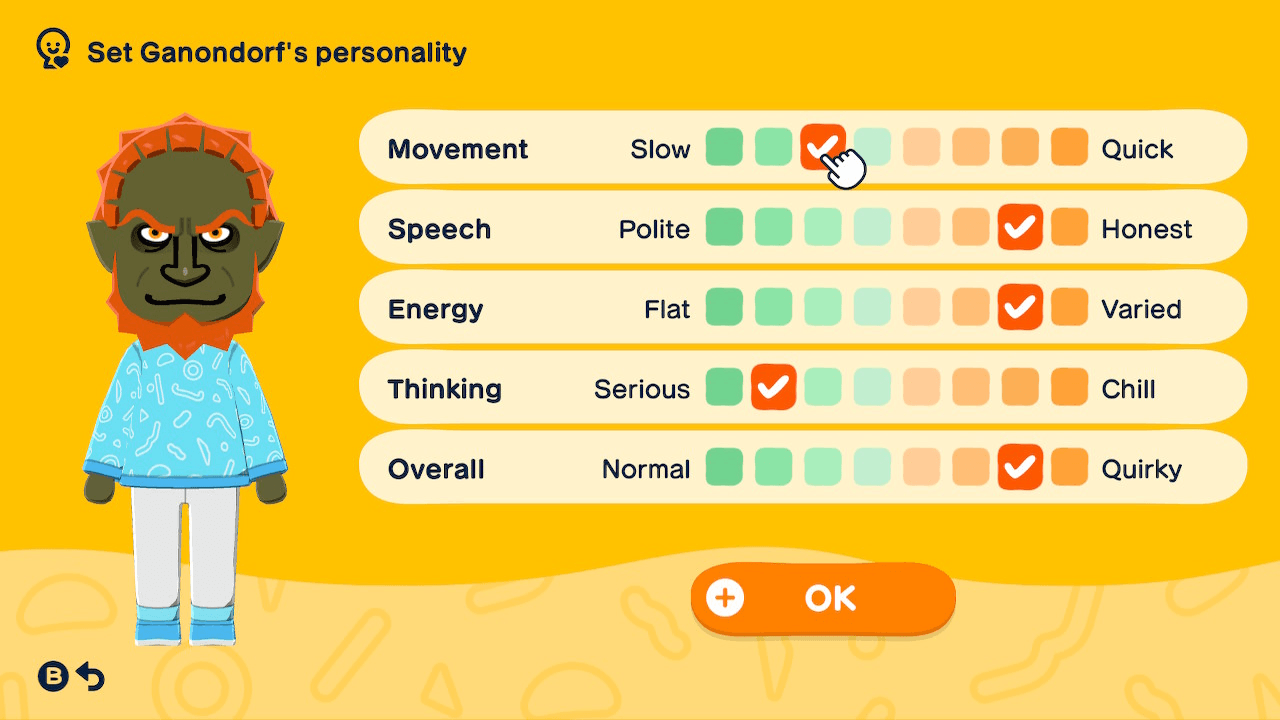The height and width of the screenshot is (720, 1280).
Task: Click the plus icon inside the OK button
Action: click(723, 597)
